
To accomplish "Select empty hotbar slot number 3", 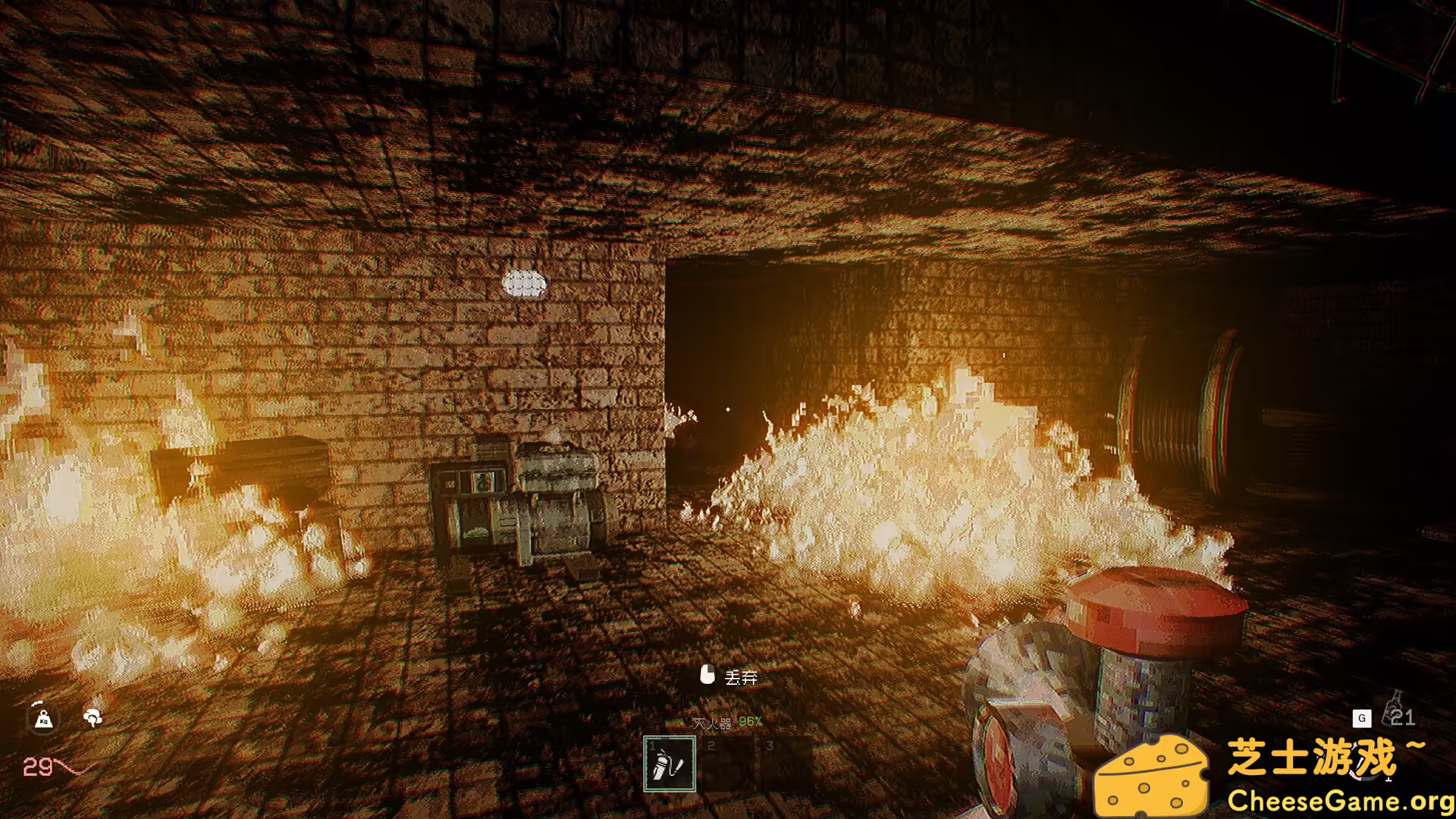I will (784, 764).
